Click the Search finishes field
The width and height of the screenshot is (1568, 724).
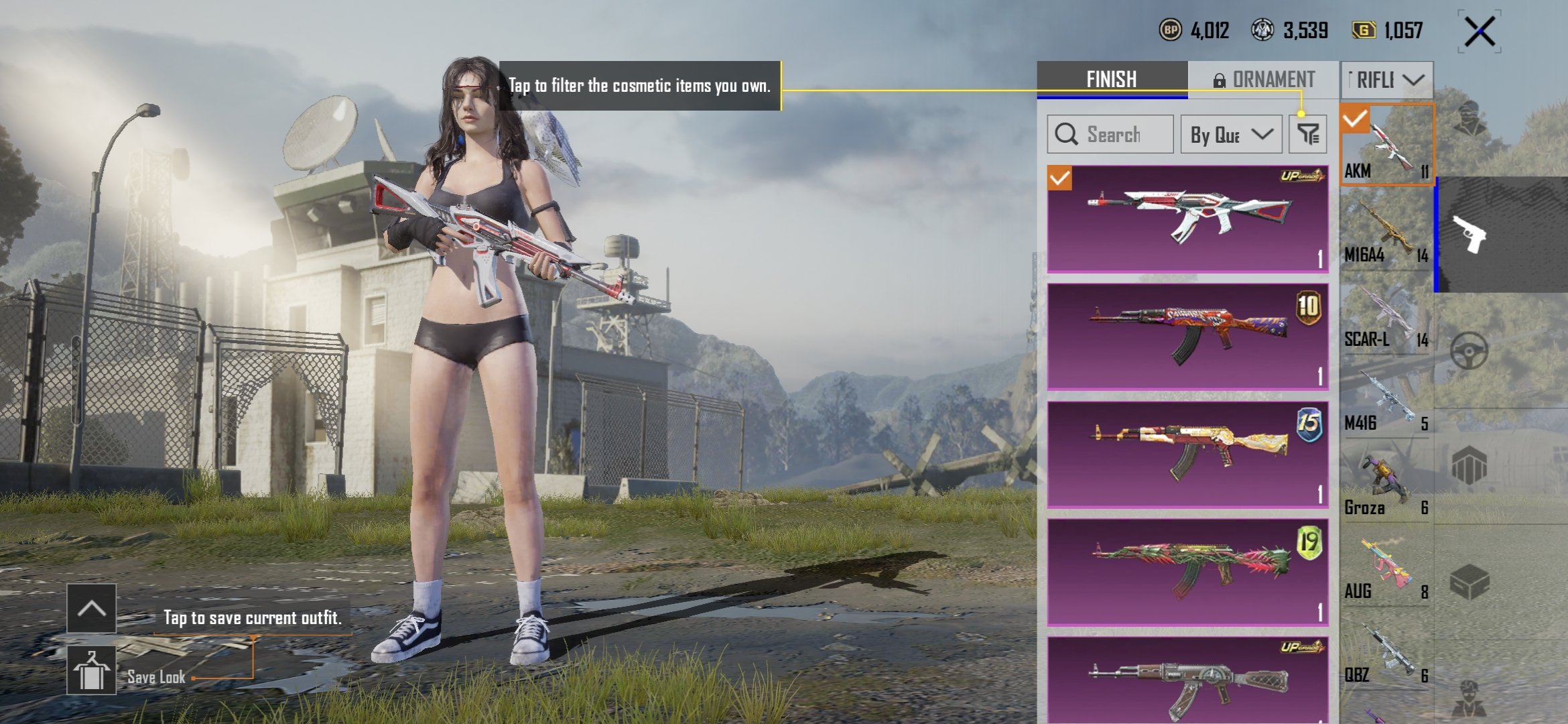(1110, 134)
